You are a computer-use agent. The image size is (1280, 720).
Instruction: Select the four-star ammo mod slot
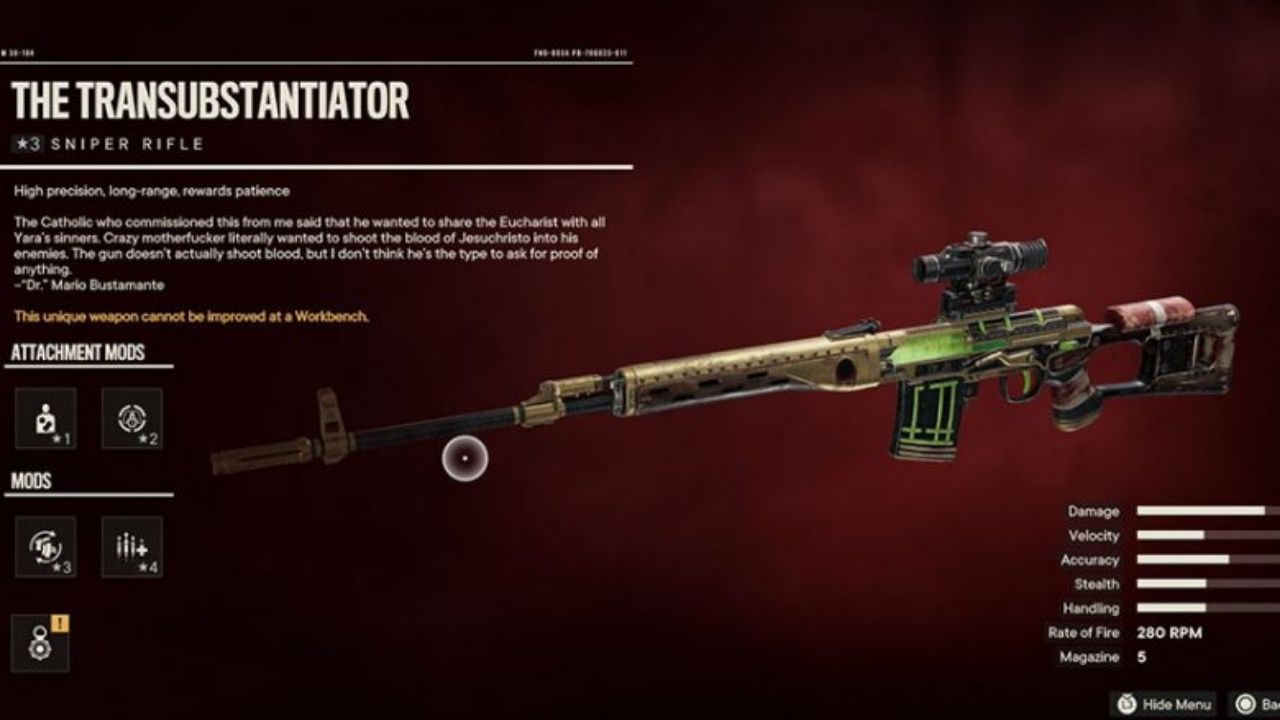[132, 547]
